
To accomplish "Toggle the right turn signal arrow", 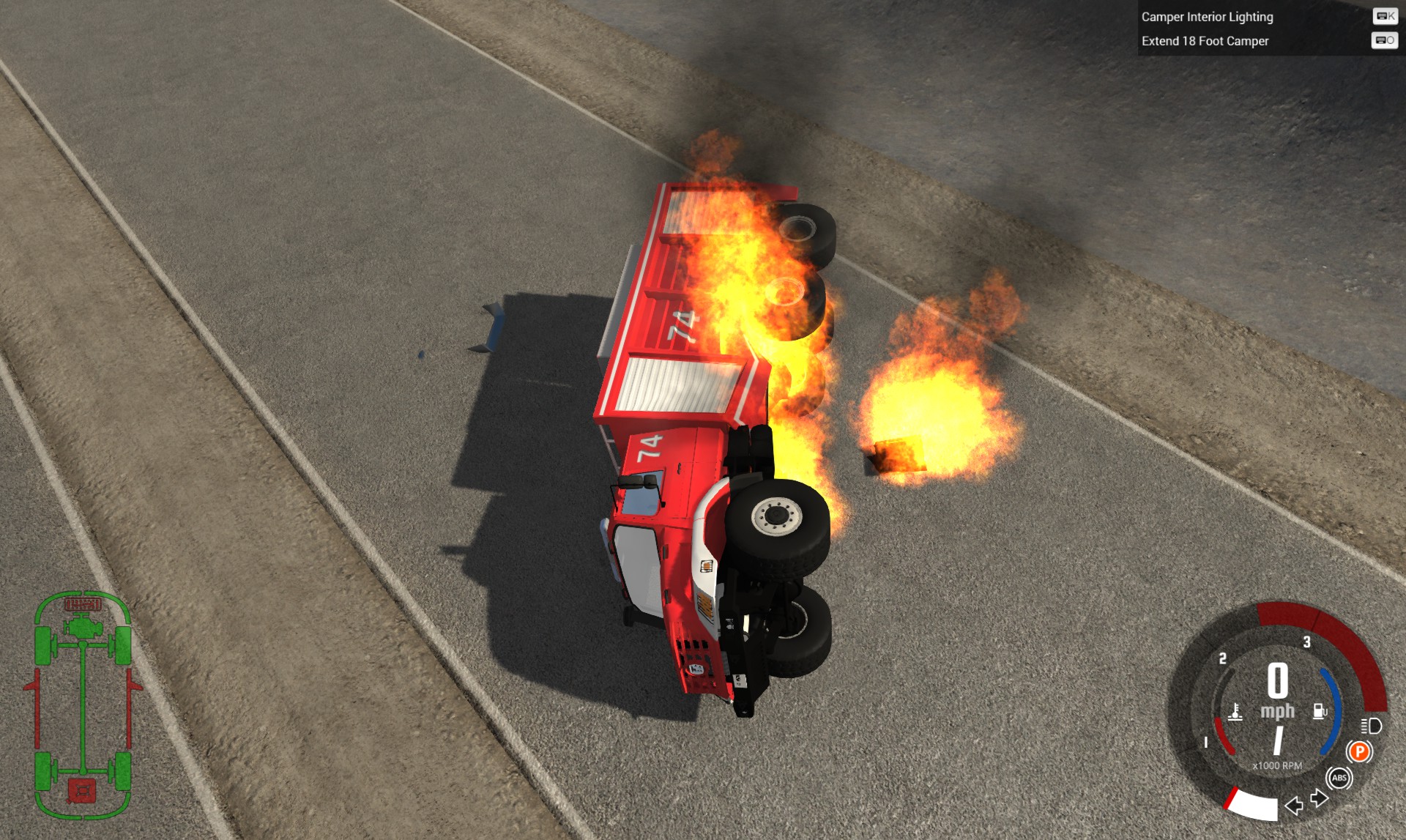I will (x=1318, y=798).
